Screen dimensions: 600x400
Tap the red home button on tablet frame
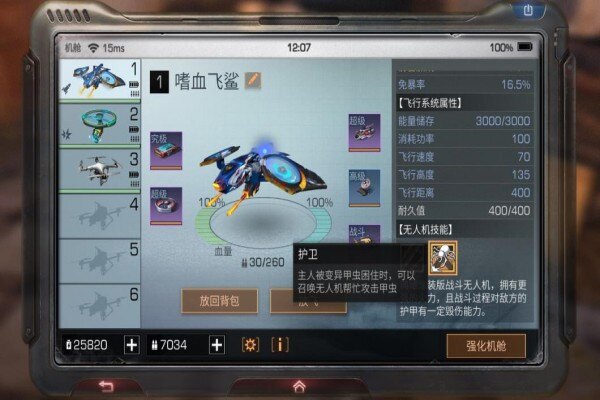(298, 386)
